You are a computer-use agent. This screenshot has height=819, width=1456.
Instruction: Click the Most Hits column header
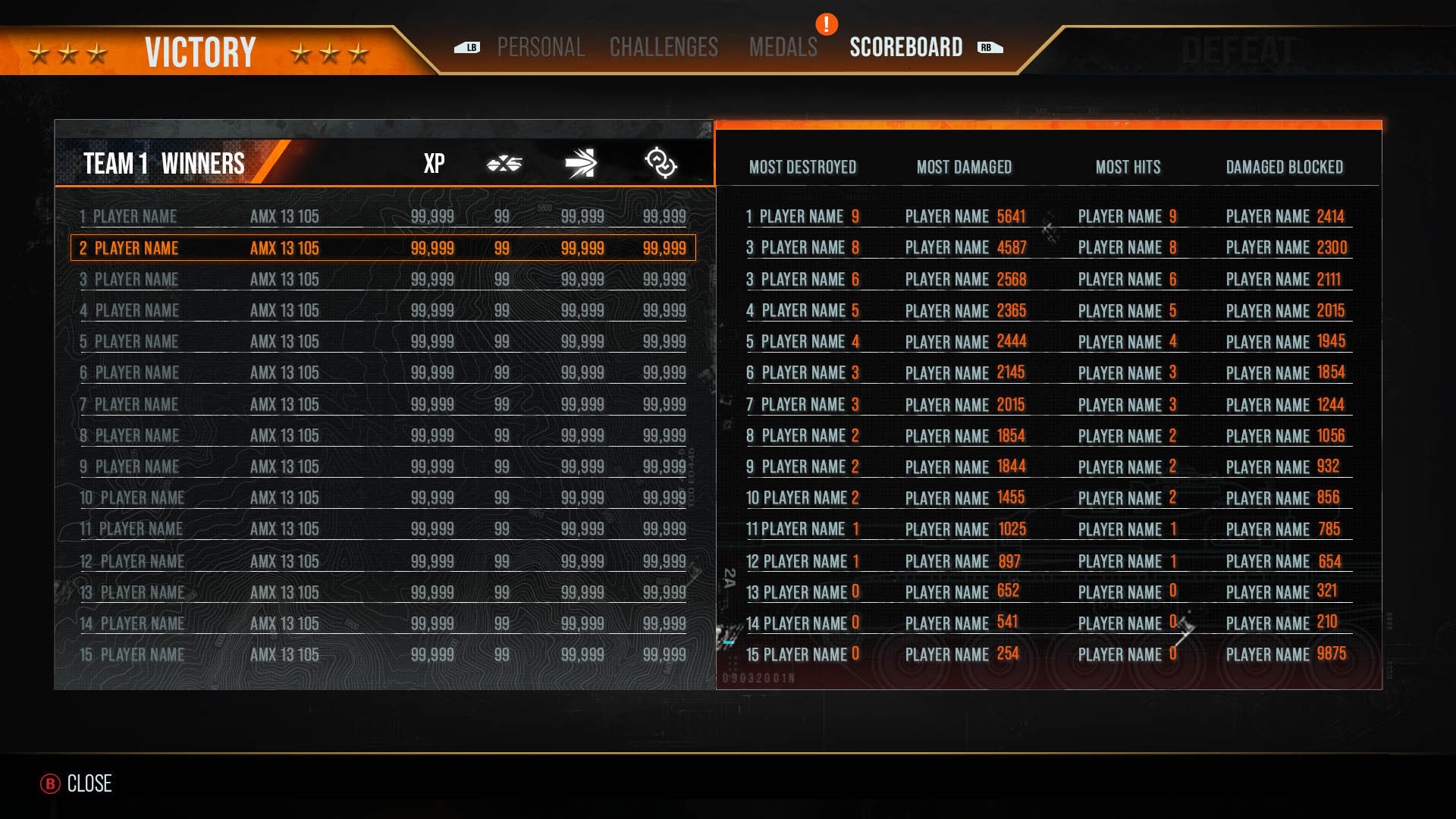tap(1128, 167)
